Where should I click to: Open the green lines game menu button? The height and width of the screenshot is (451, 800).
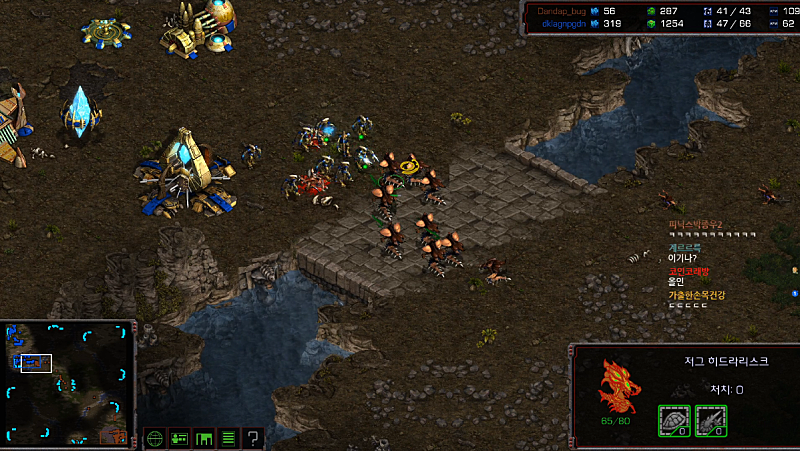click(x=228, y=437)
